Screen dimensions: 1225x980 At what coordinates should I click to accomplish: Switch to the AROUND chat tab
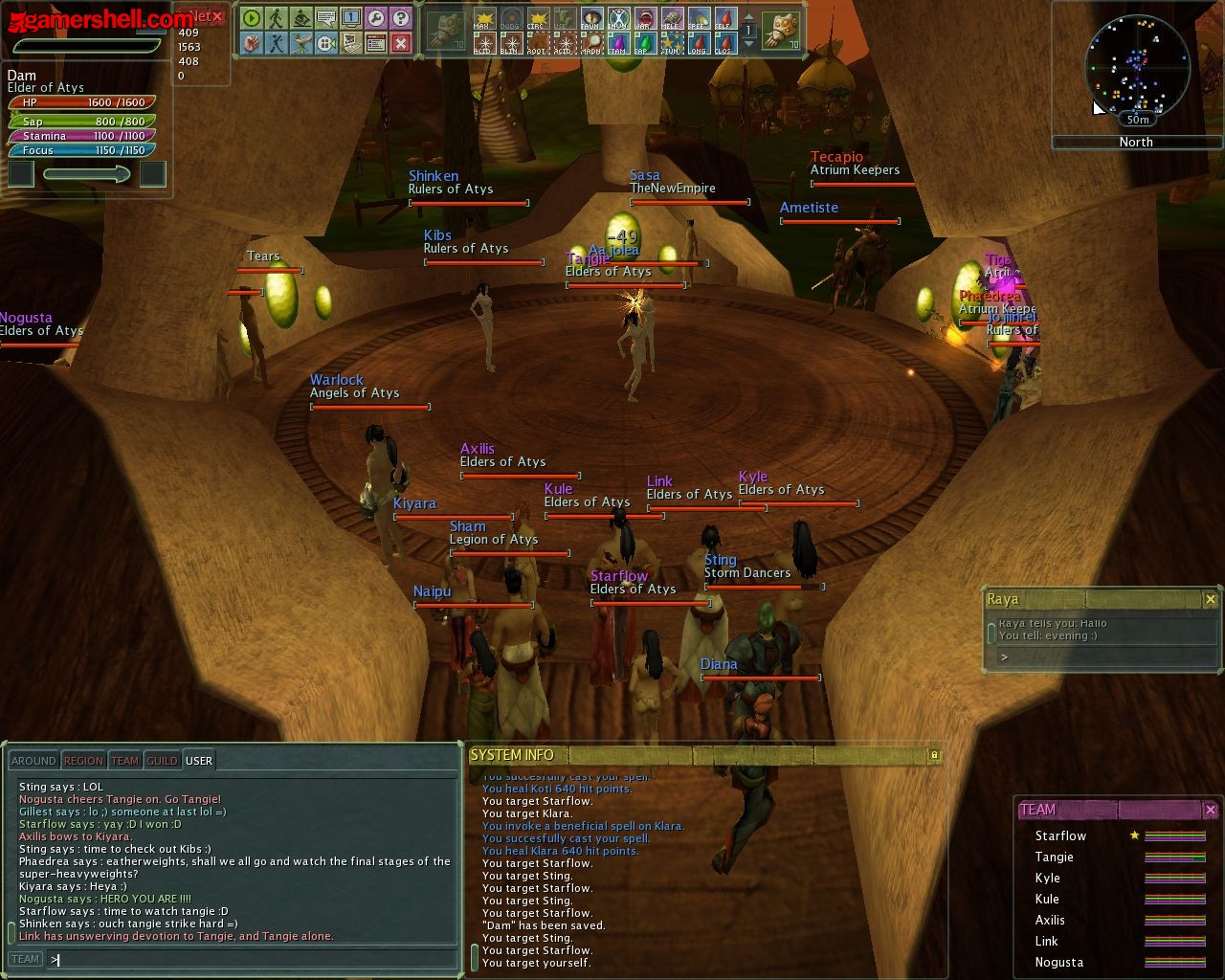coord(33,761)
